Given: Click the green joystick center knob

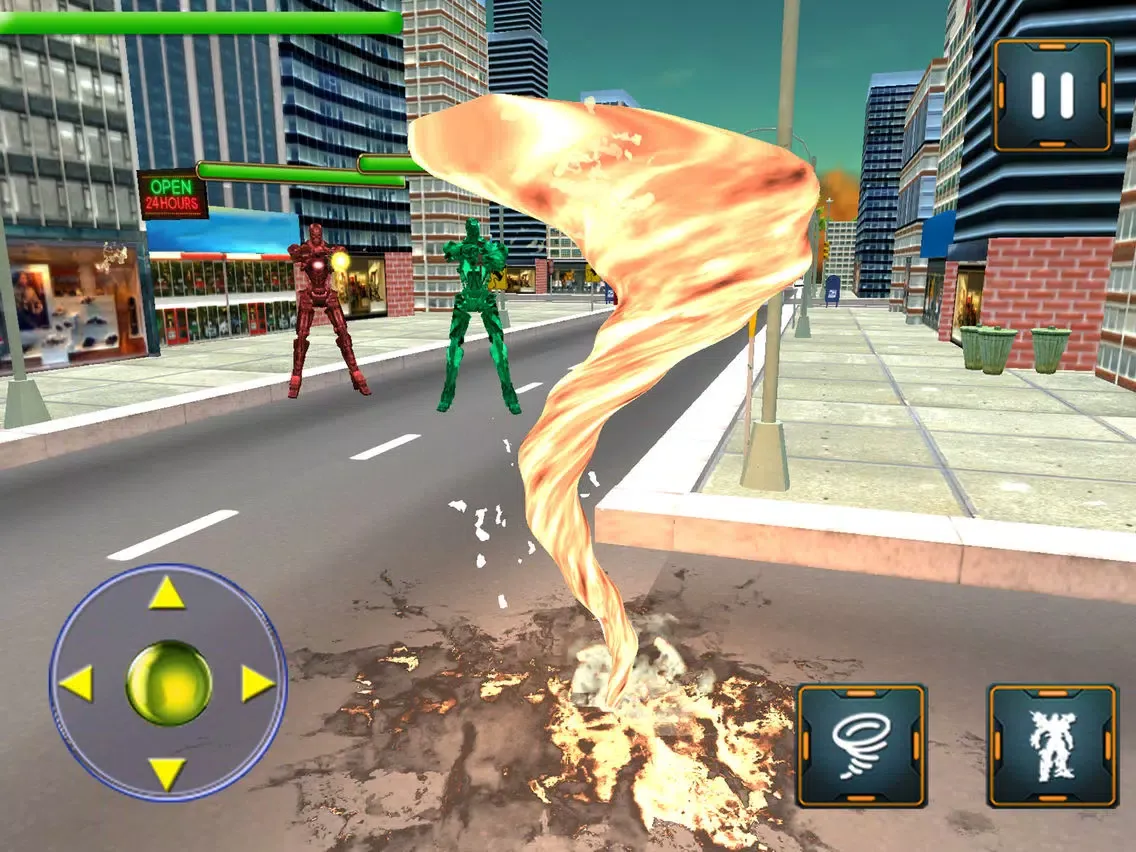Looking at the screenshot, I should point(168,684).
